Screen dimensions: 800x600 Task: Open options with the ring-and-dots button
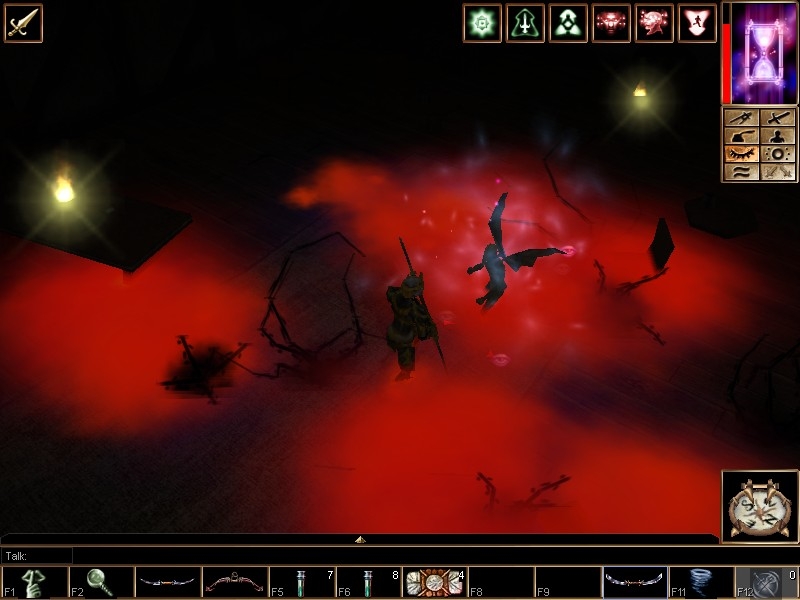tap(776, 154)
